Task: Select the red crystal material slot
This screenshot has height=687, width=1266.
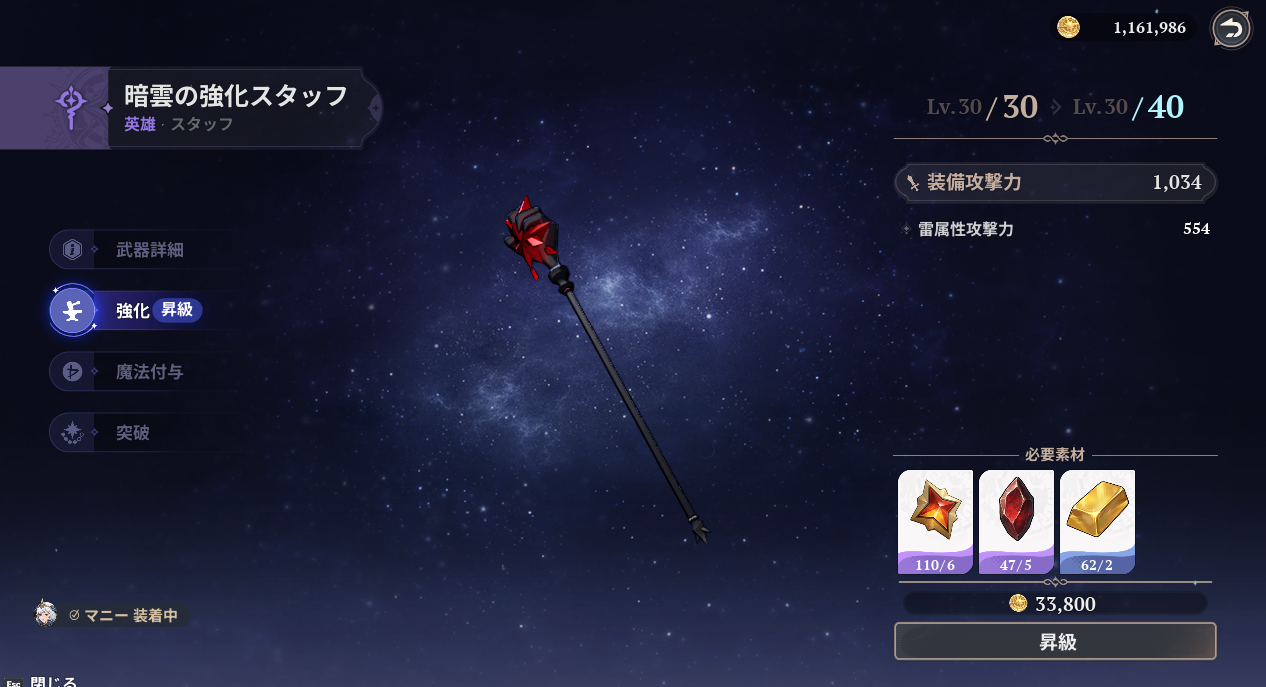Action: coord(1016,520)
